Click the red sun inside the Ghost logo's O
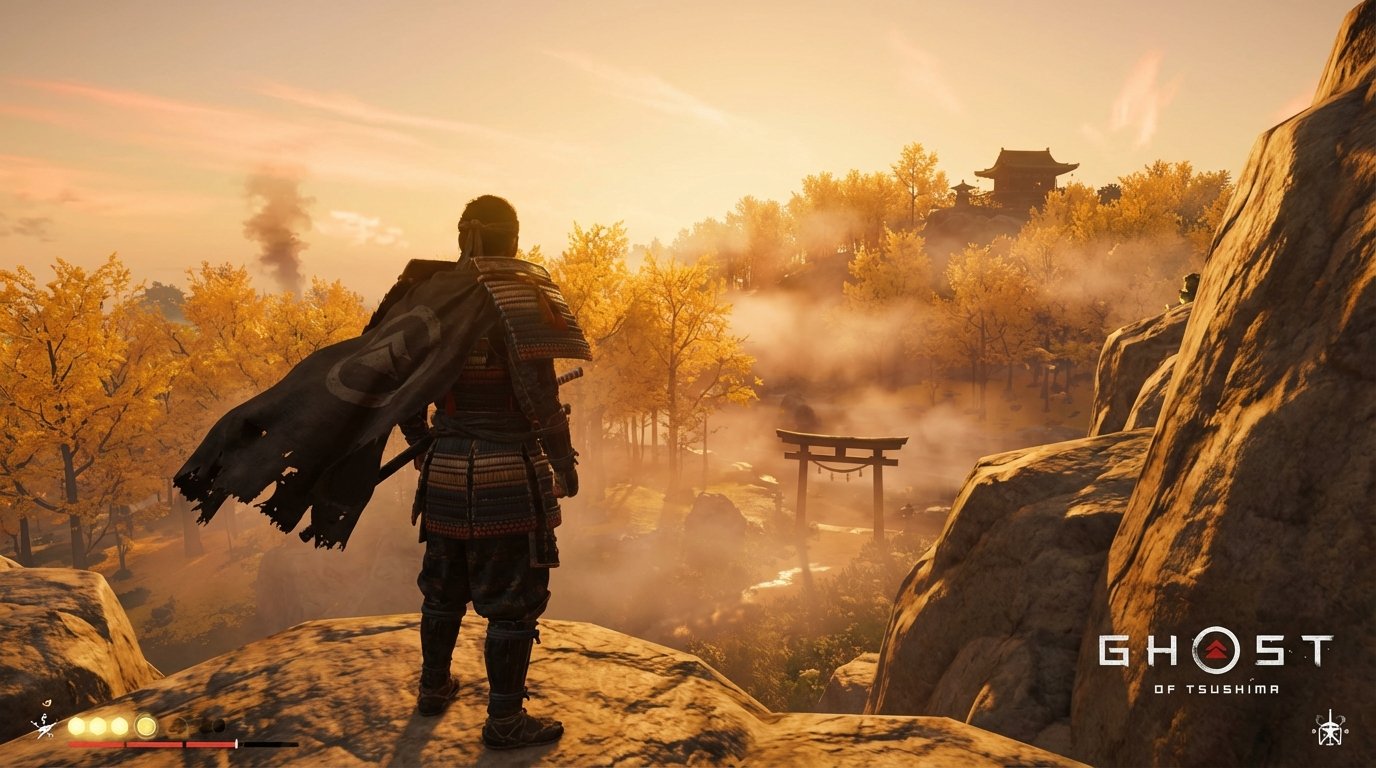Screen dimensions: 1376x768 pyautogui.click(x=1217, y=649)
